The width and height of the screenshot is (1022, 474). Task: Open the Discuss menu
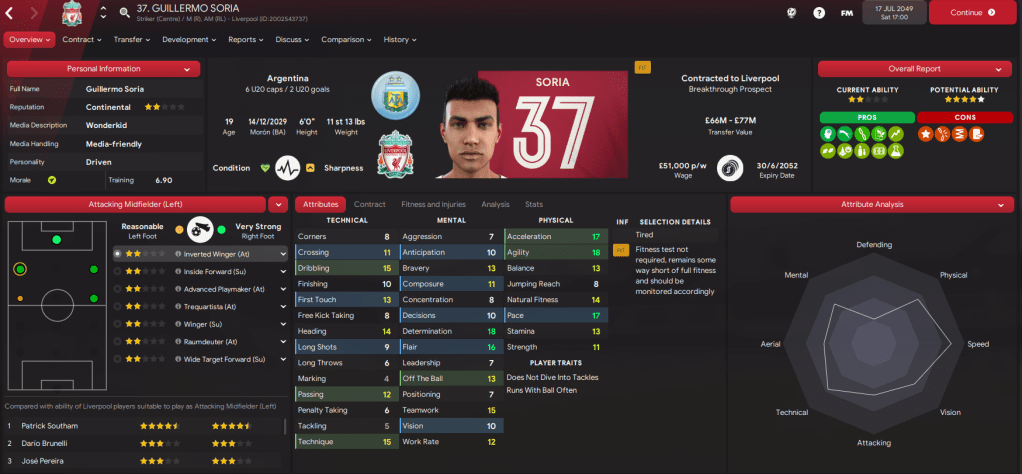292,40
